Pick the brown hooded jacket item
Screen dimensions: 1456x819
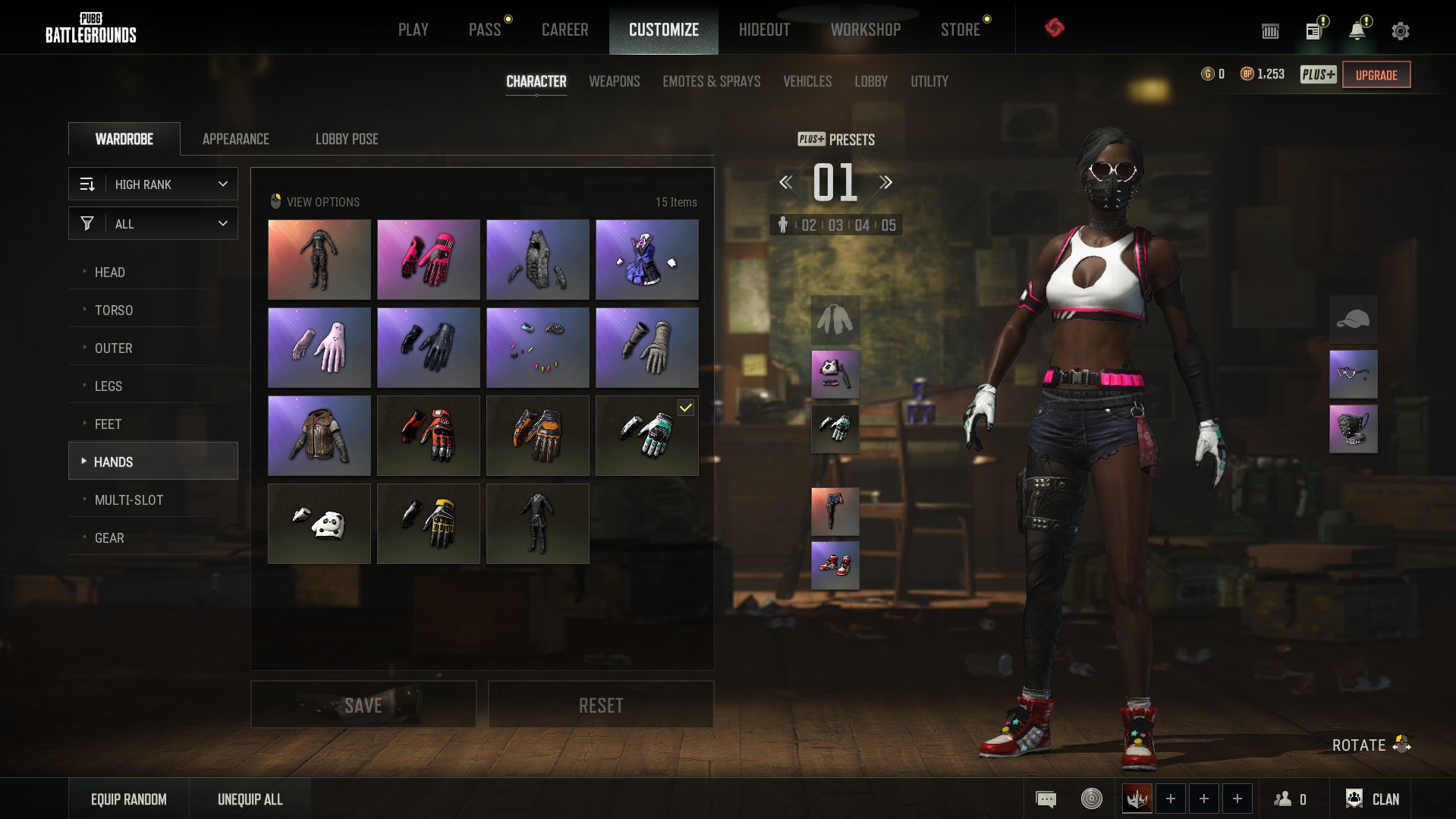(319, 436)
